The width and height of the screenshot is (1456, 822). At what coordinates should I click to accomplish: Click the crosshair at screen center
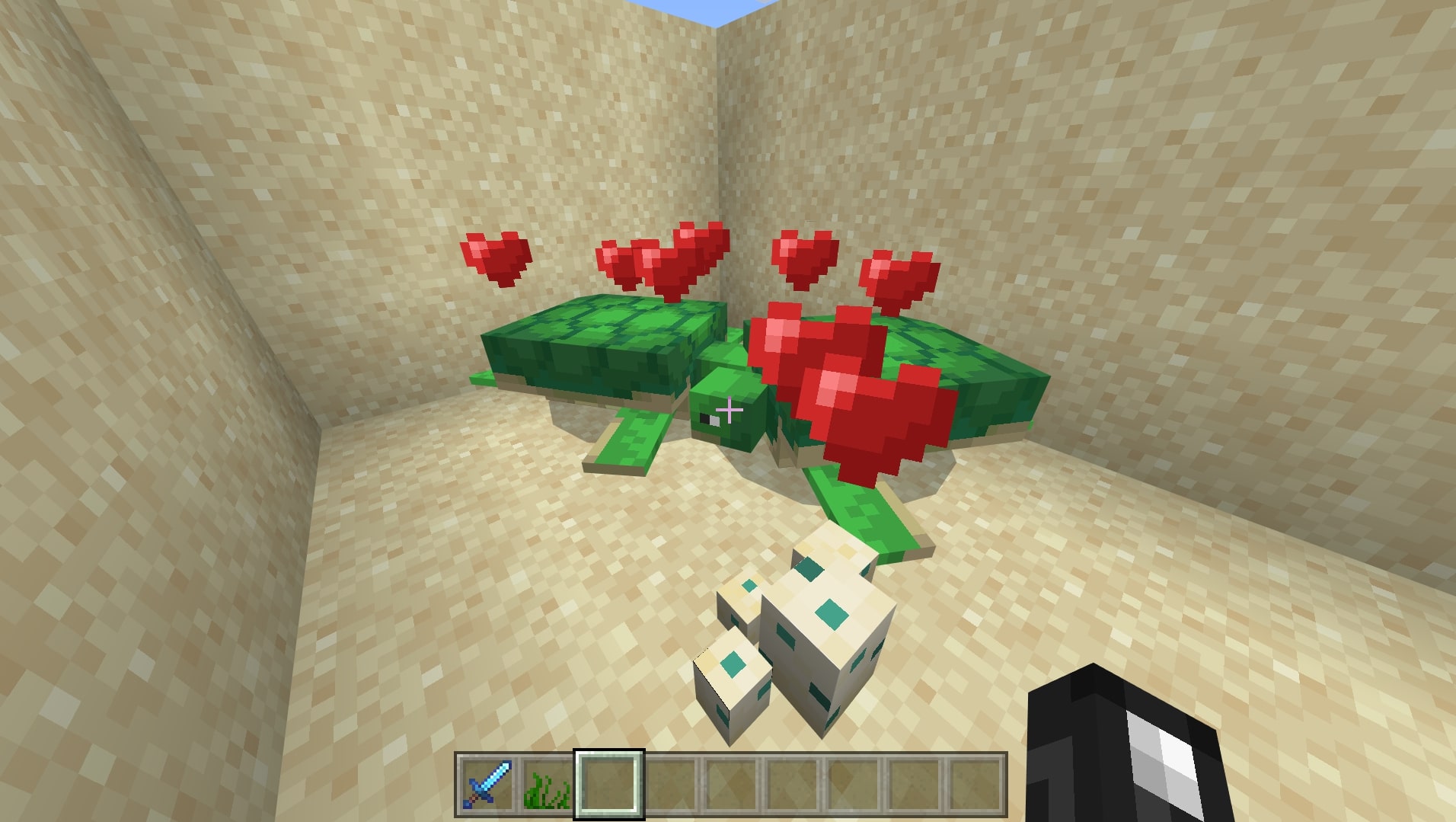point(728,411)
